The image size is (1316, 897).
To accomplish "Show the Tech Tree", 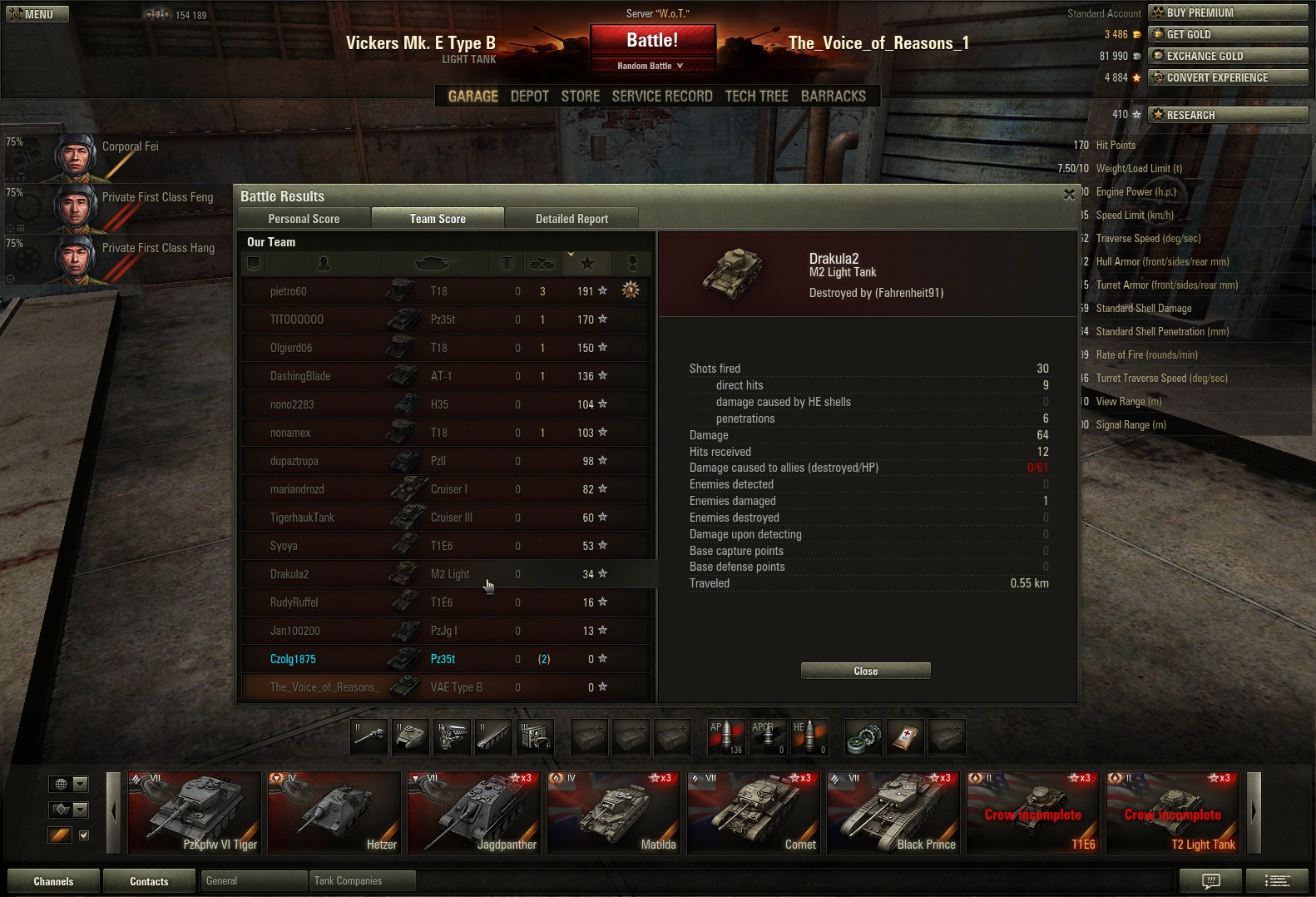I will (756, 97).
